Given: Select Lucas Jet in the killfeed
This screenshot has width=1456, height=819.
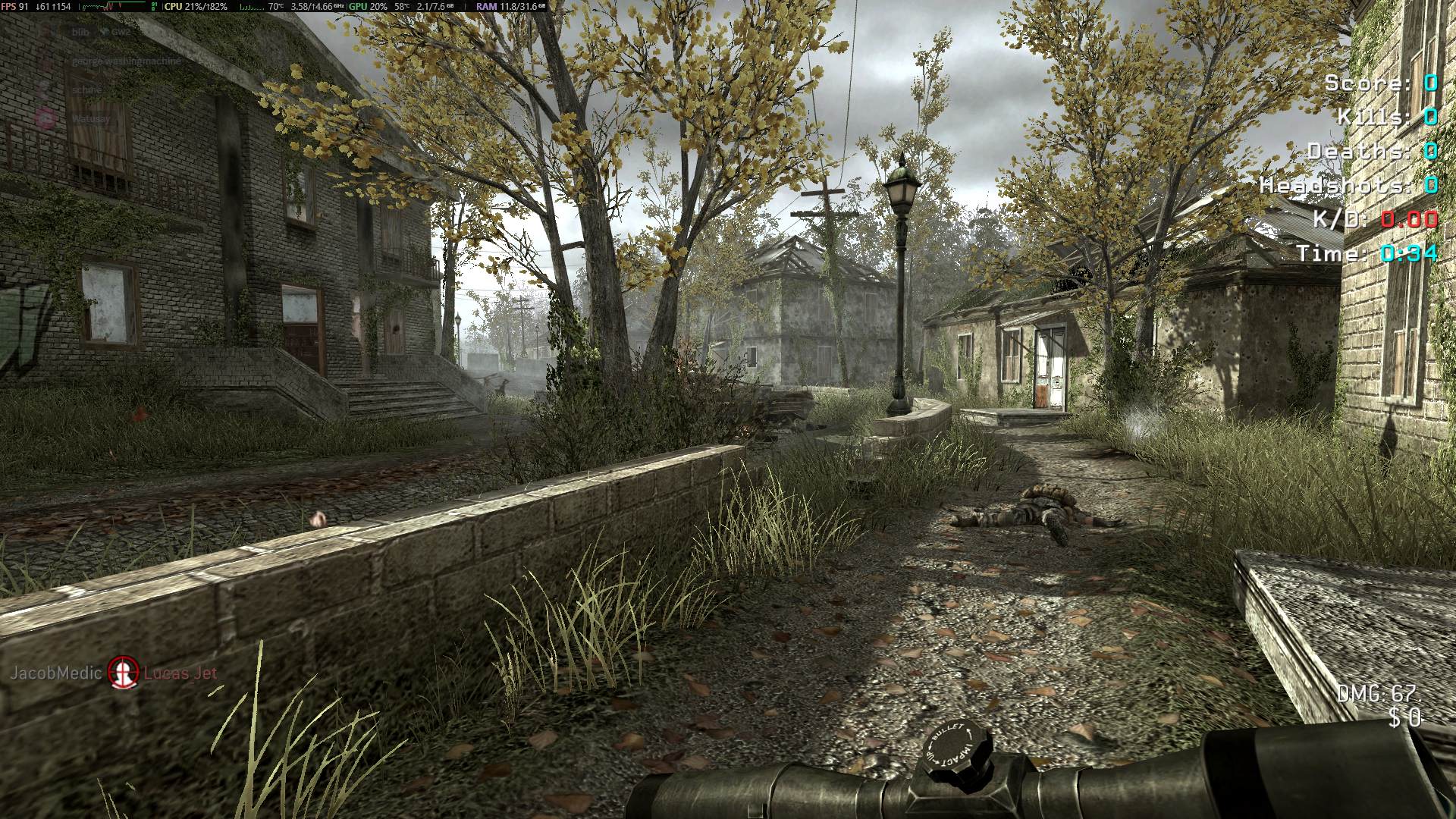Looking at the screenshot, I should [180, 673].
